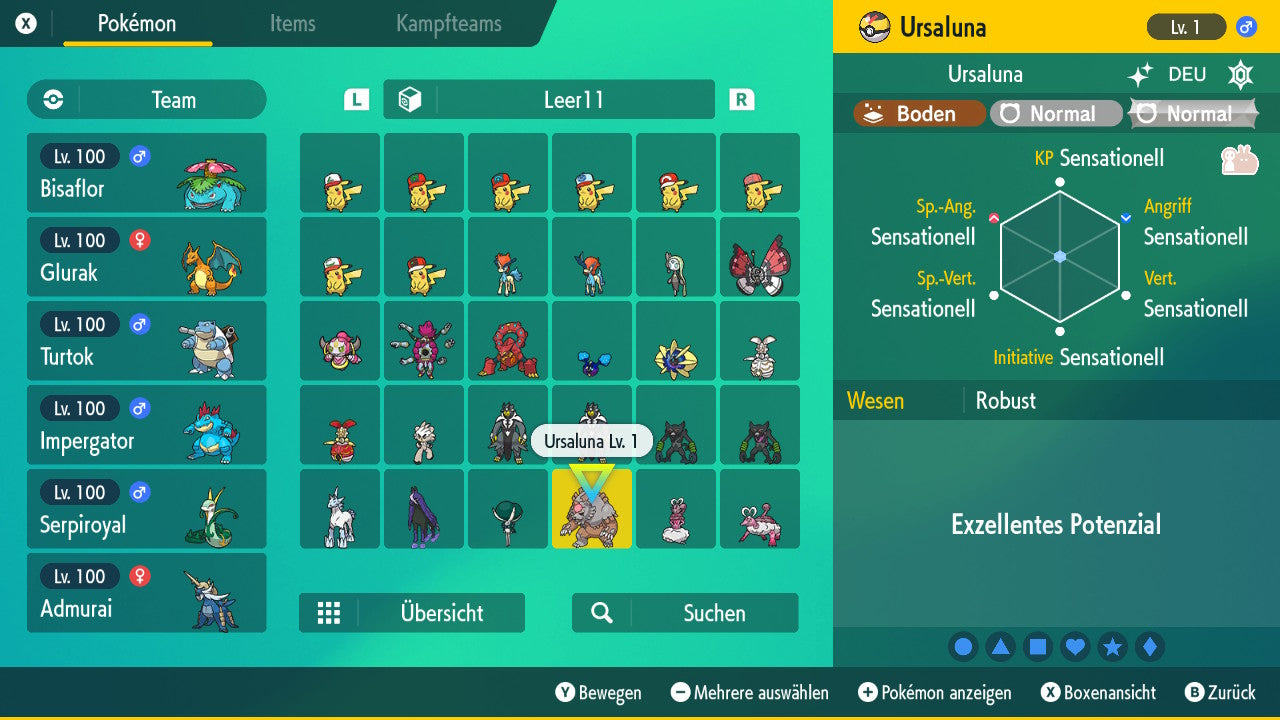This screenshot has height=720, width=1280.
Task: Toggle the heart marking for Ursaluna
Action: [x=1075, y=646]
